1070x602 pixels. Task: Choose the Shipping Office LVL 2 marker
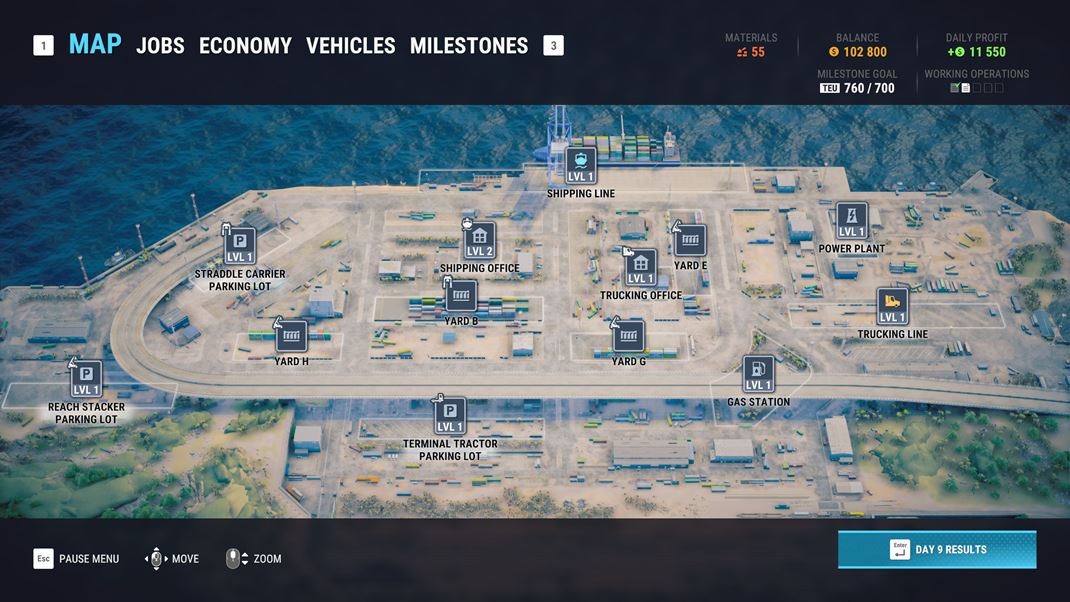pos(480,240)
